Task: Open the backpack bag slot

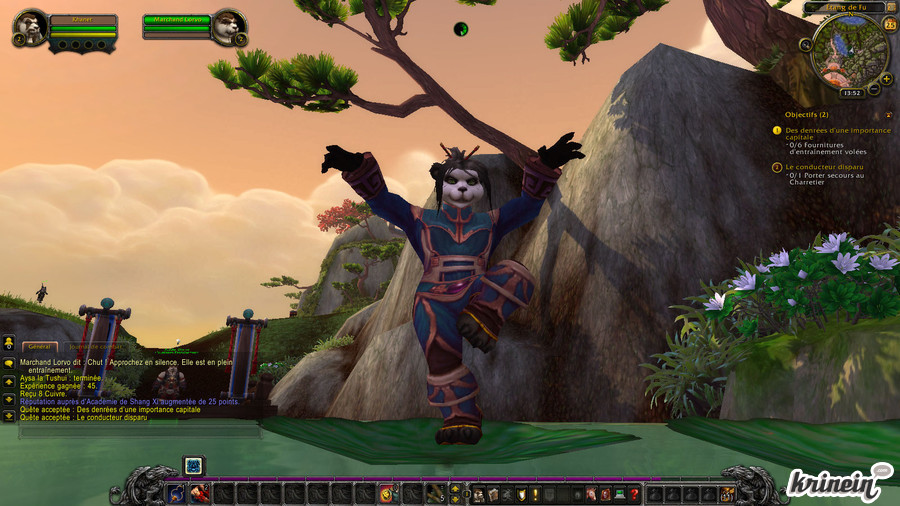Action: [x=727, y=493]
